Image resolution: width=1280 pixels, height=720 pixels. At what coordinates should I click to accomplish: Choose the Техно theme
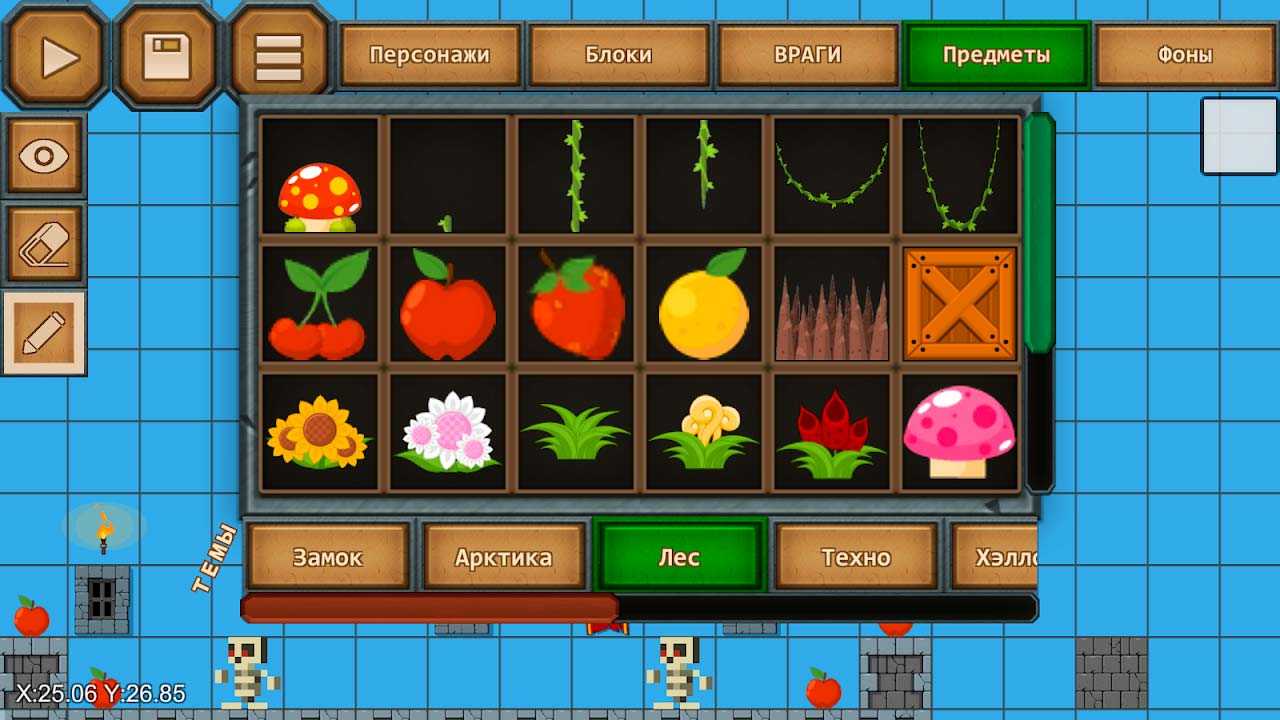[x=856, y=557]
